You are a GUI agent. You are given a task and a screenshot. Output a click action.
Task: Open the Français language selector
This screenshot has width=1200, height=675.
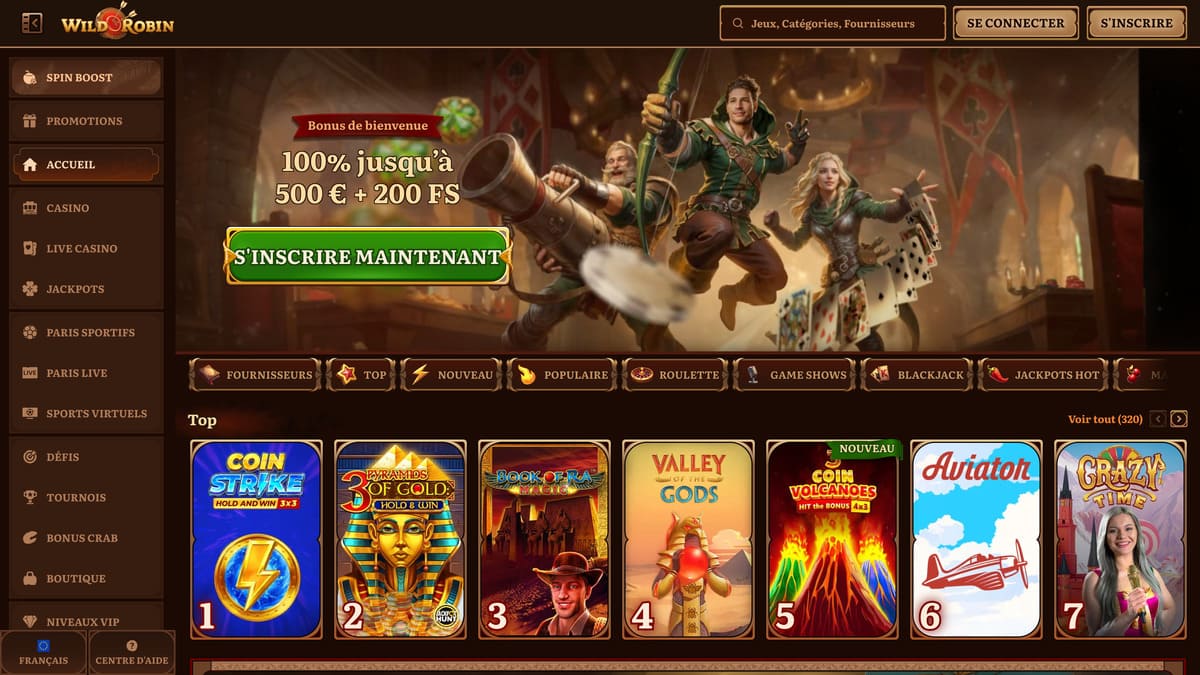[44, 653]
